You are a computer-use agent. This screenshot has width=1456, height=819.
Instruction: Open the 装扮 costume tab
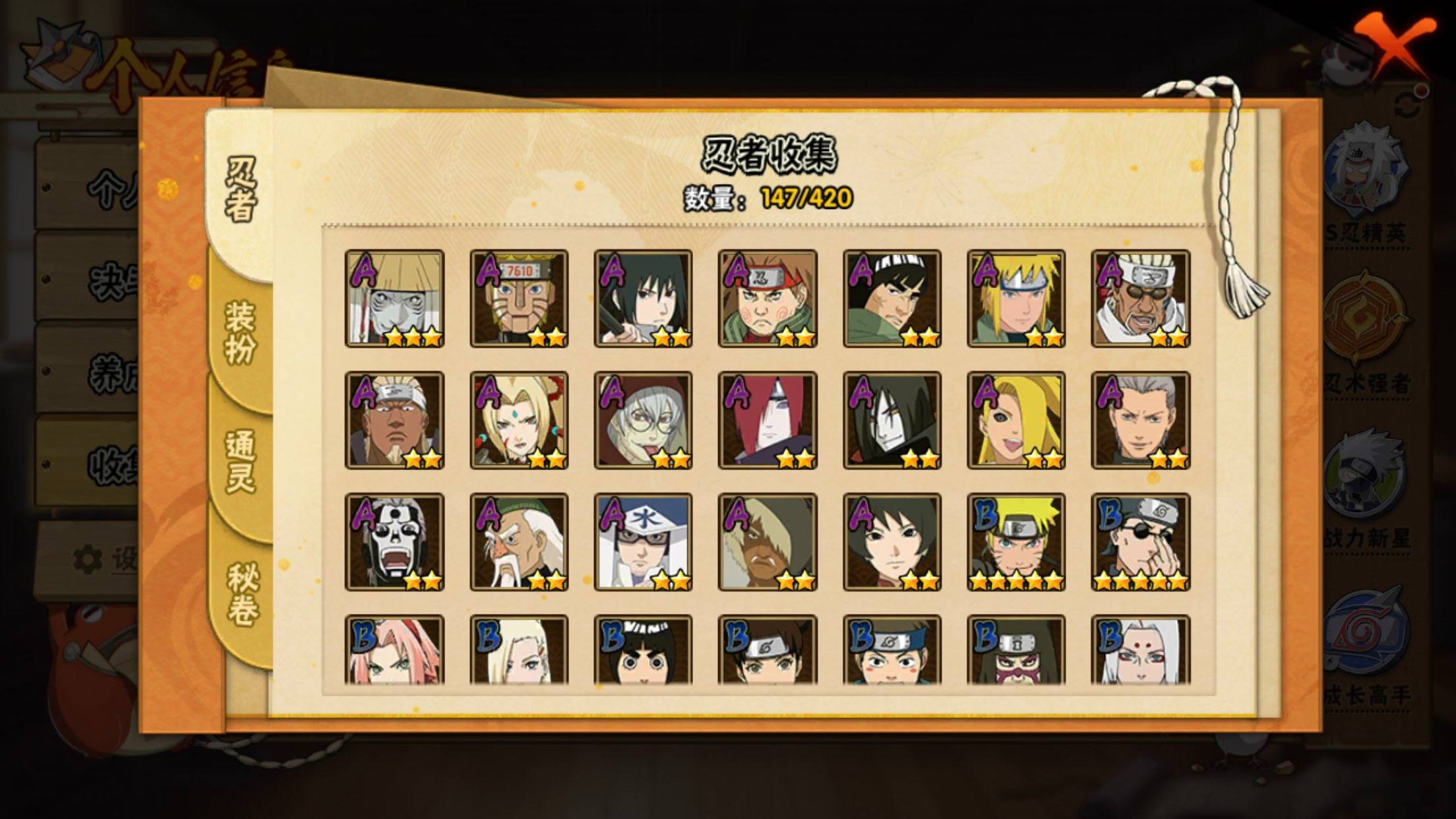pyautogui.click(x=240, y=332)
